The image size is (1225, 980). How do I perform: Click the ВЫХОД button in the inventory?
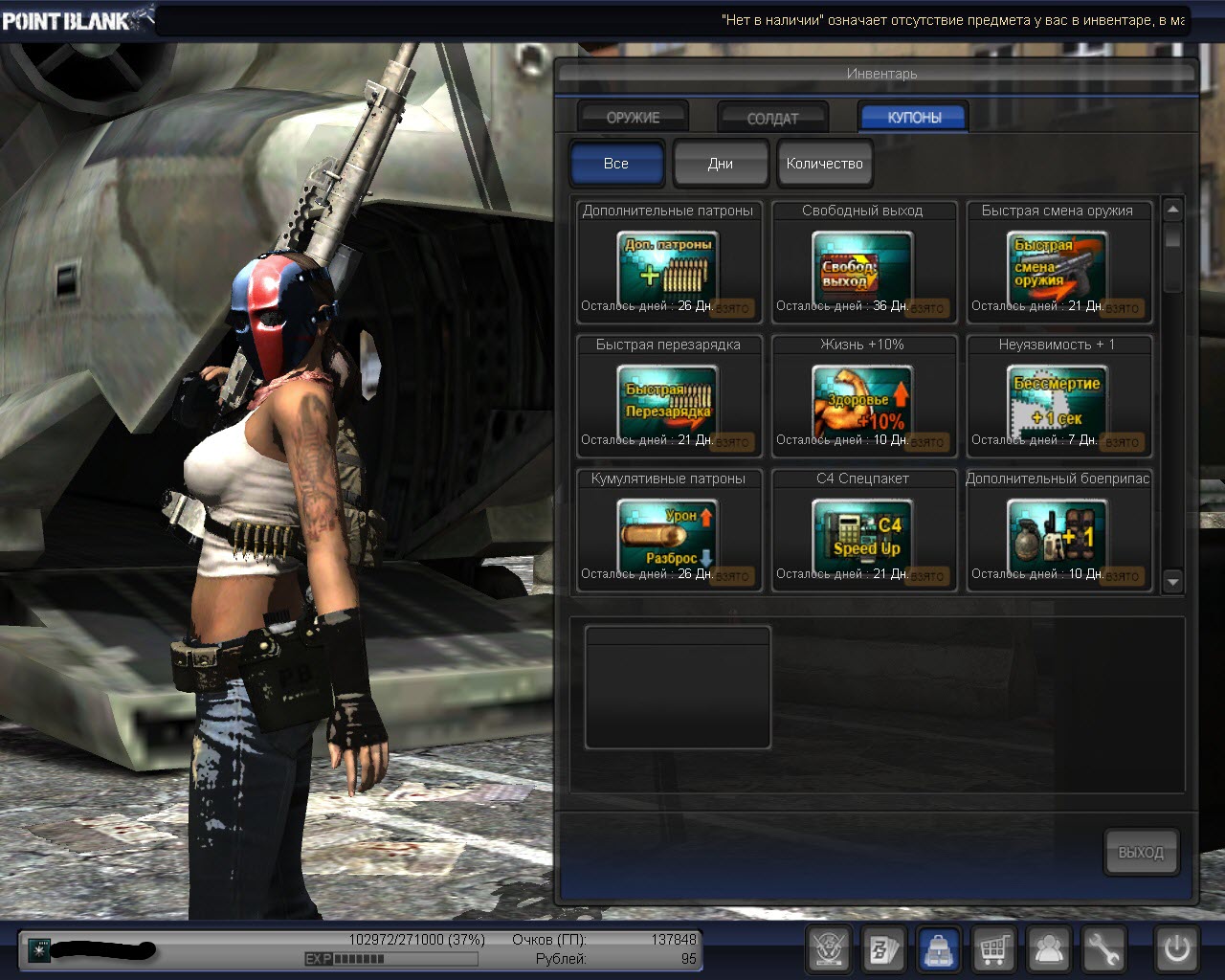1141,852
